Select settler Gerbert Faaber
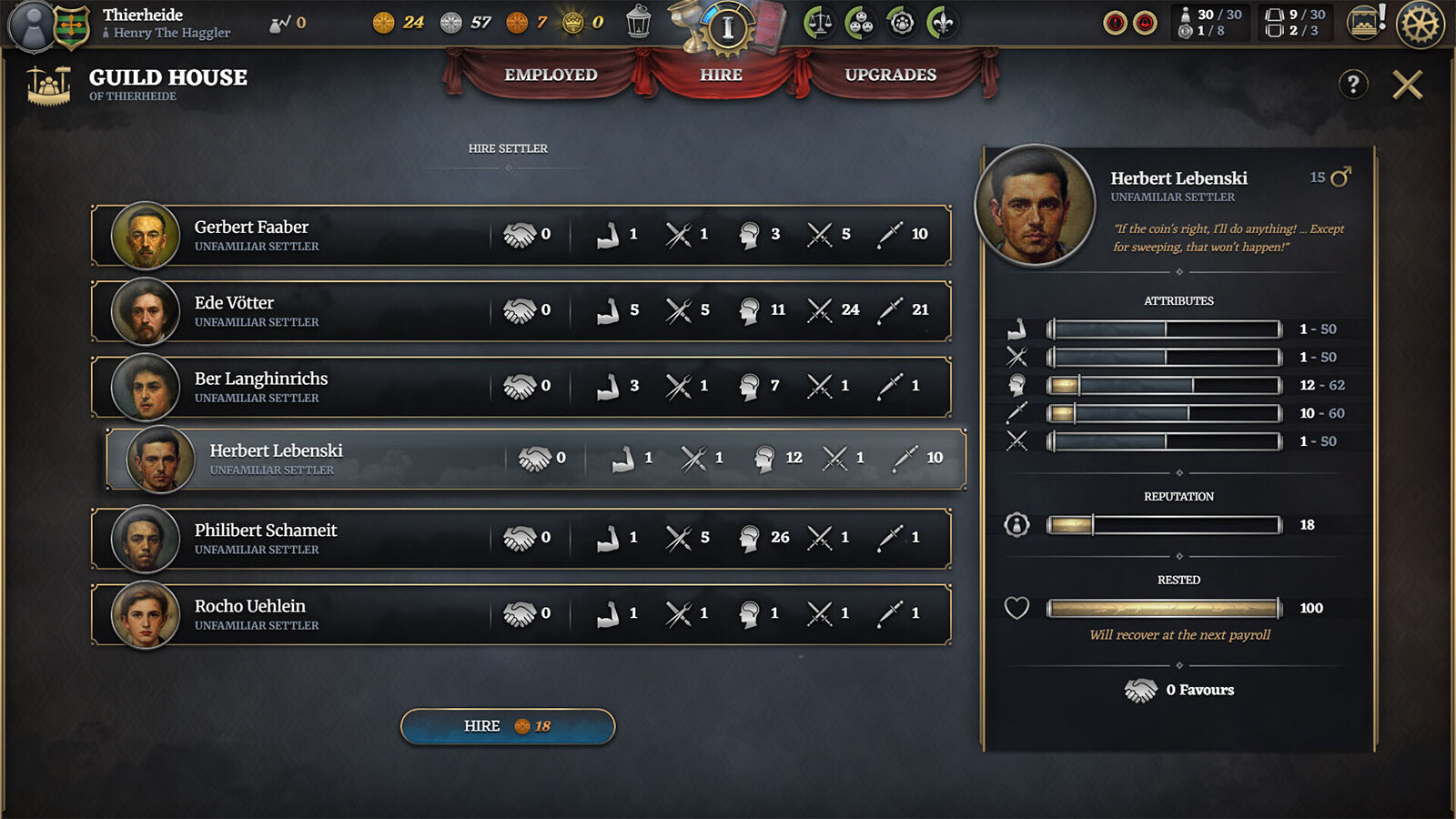 [x=521, y=235]
